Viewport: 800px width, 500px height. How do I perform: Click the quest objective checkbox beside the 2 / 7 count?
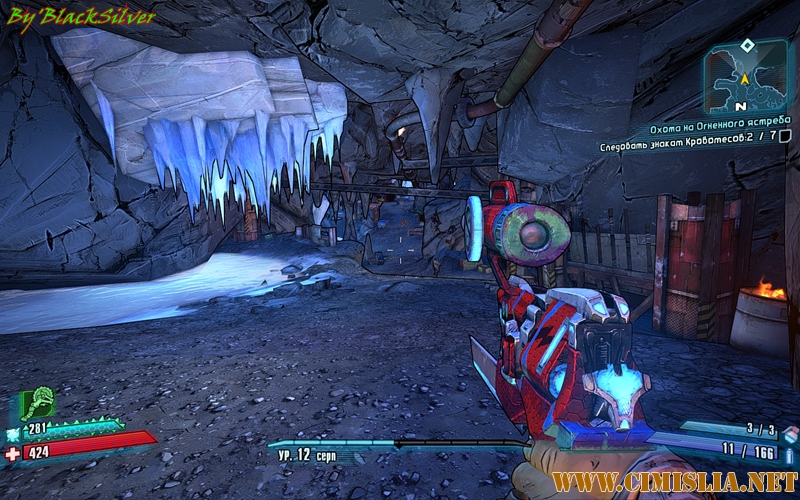pyautogui.click(x=784, y=137)
